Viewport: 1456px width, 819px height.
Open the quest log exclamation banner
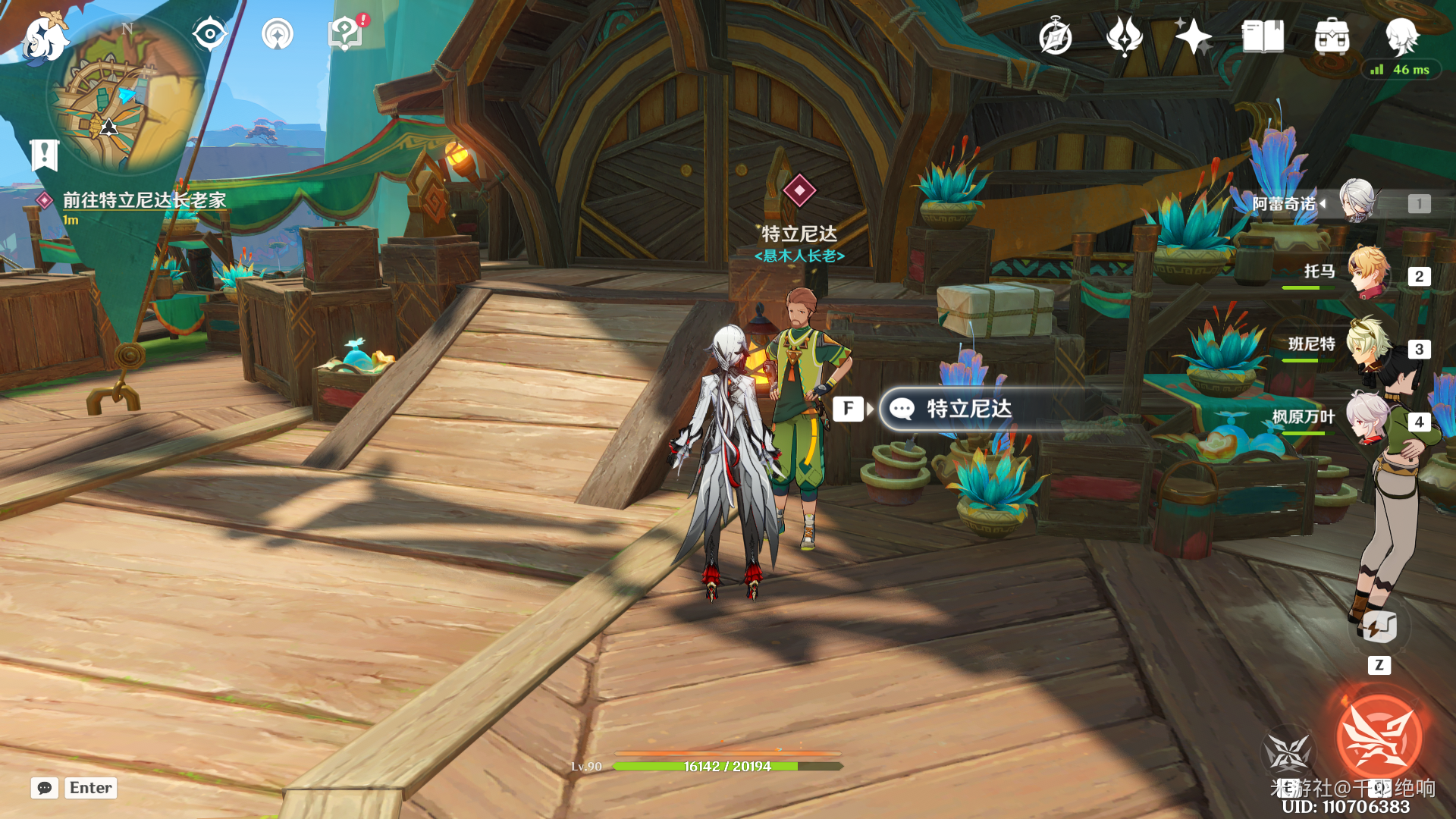click(x=44, y=155)
